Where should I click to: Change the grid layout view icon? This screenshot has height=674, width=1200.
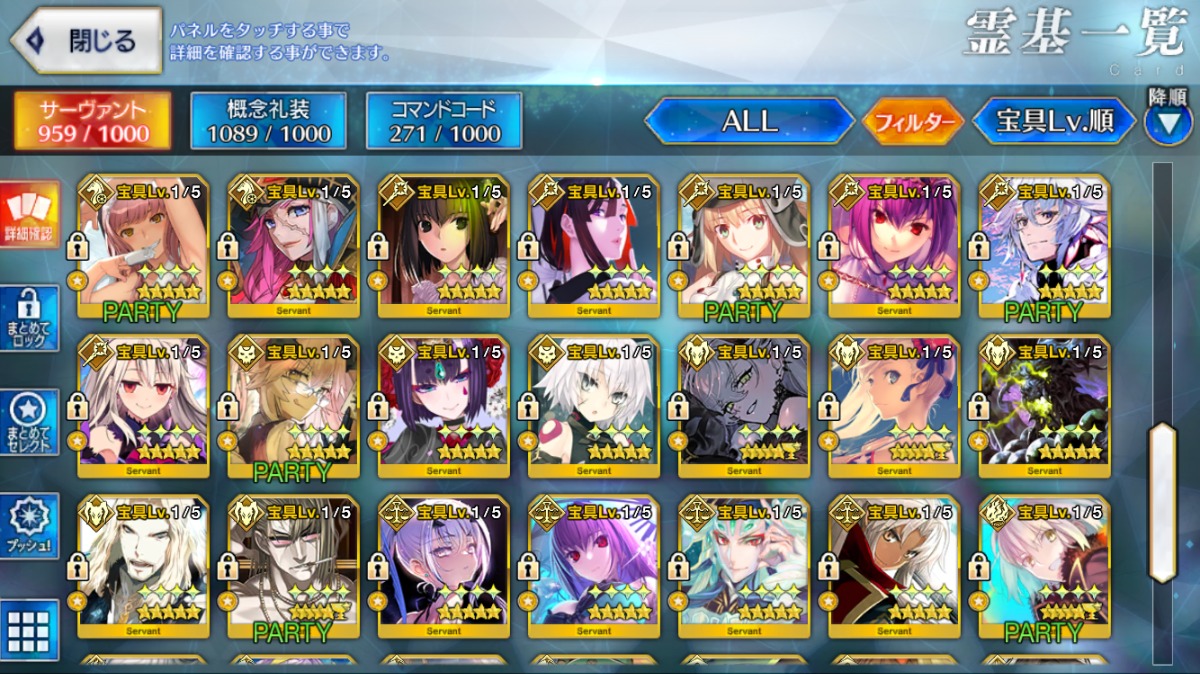tap(29, 629)
